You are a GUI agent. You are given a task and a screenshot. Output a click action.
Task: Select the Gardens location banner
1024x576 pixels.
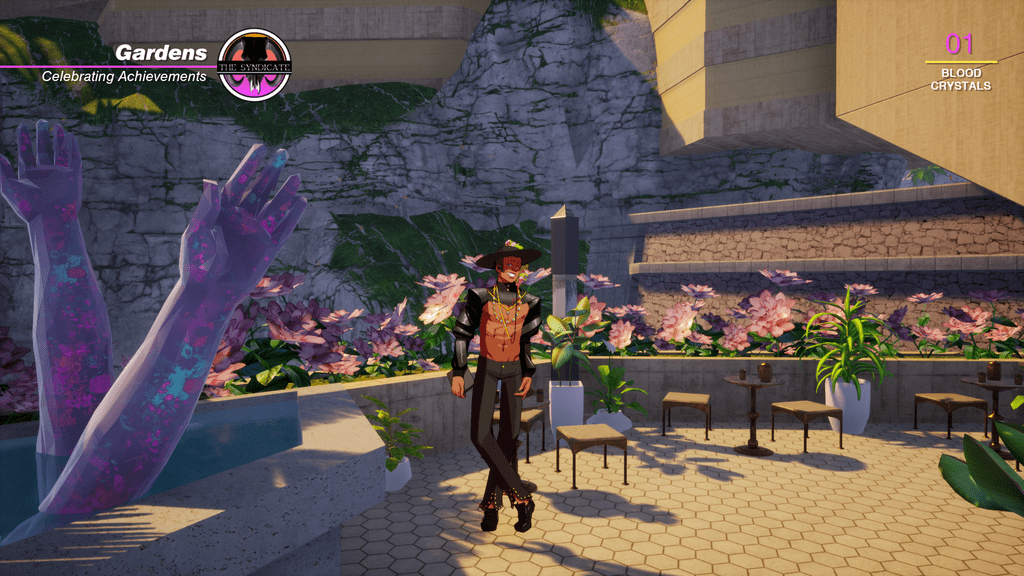(x=161, y=53)
